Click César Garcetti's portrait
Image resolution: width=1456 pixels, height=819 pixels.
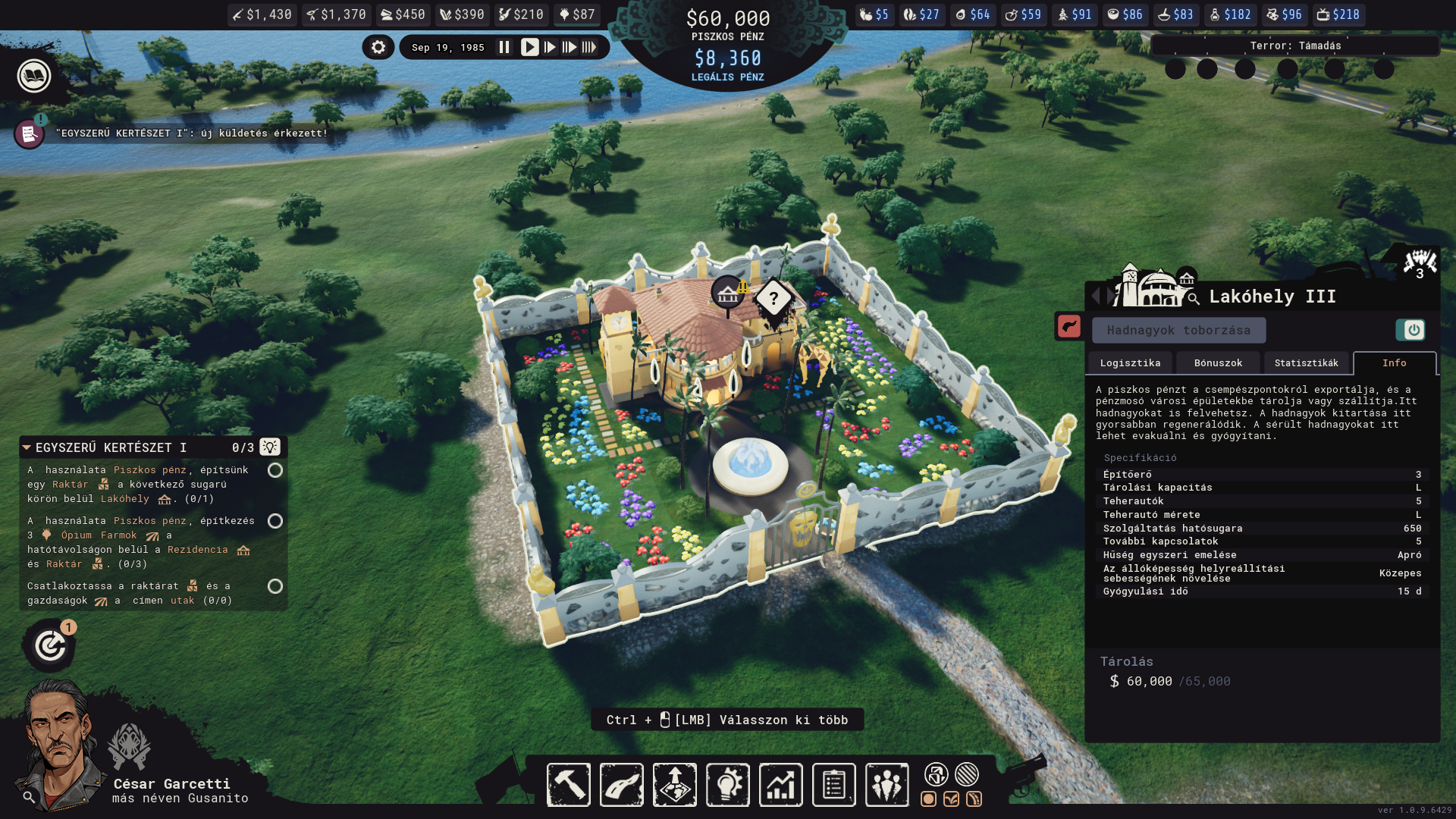(61, 743)
